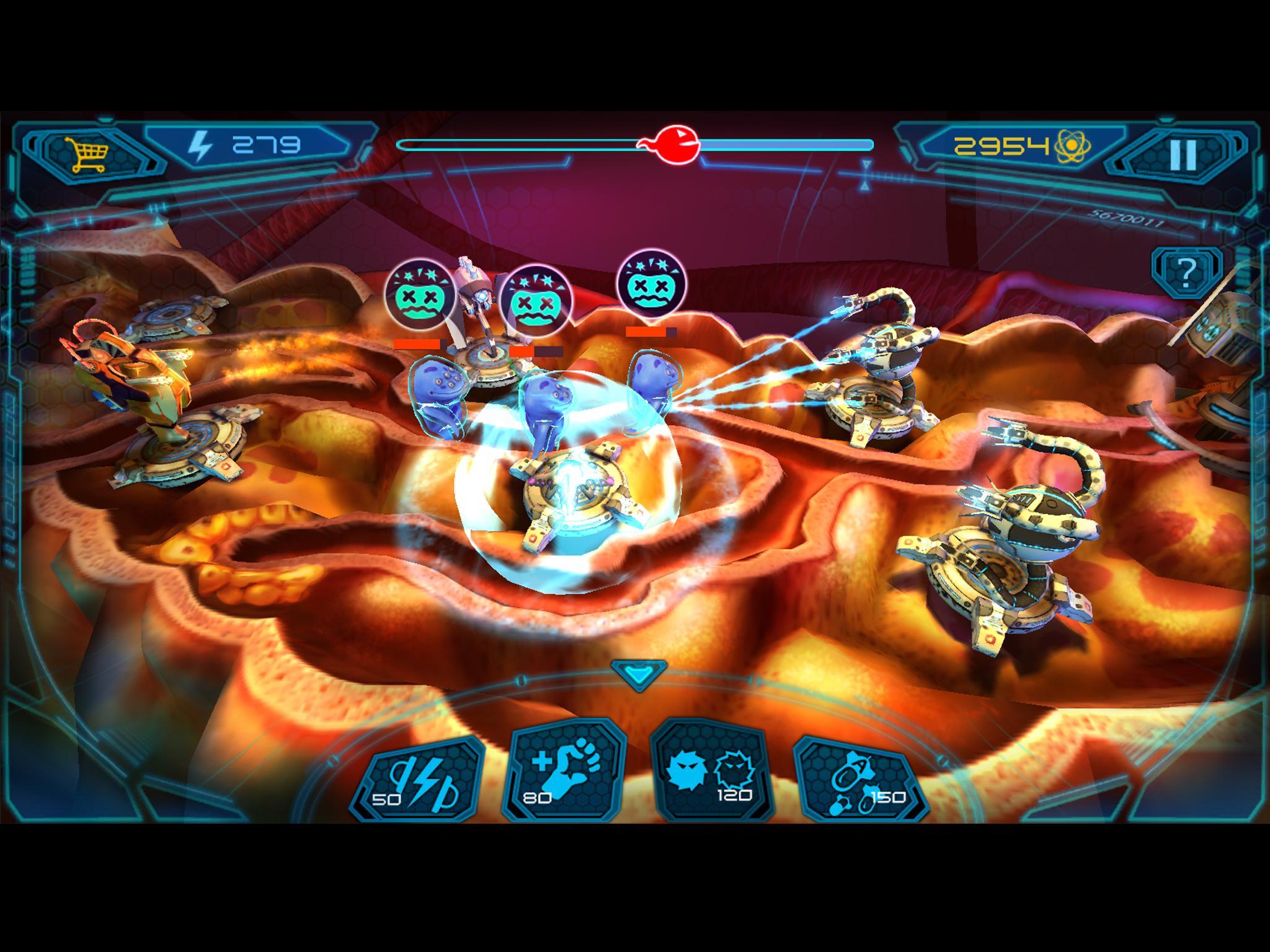Use the fist power-up ability costing 80

[x=564, y=775]
